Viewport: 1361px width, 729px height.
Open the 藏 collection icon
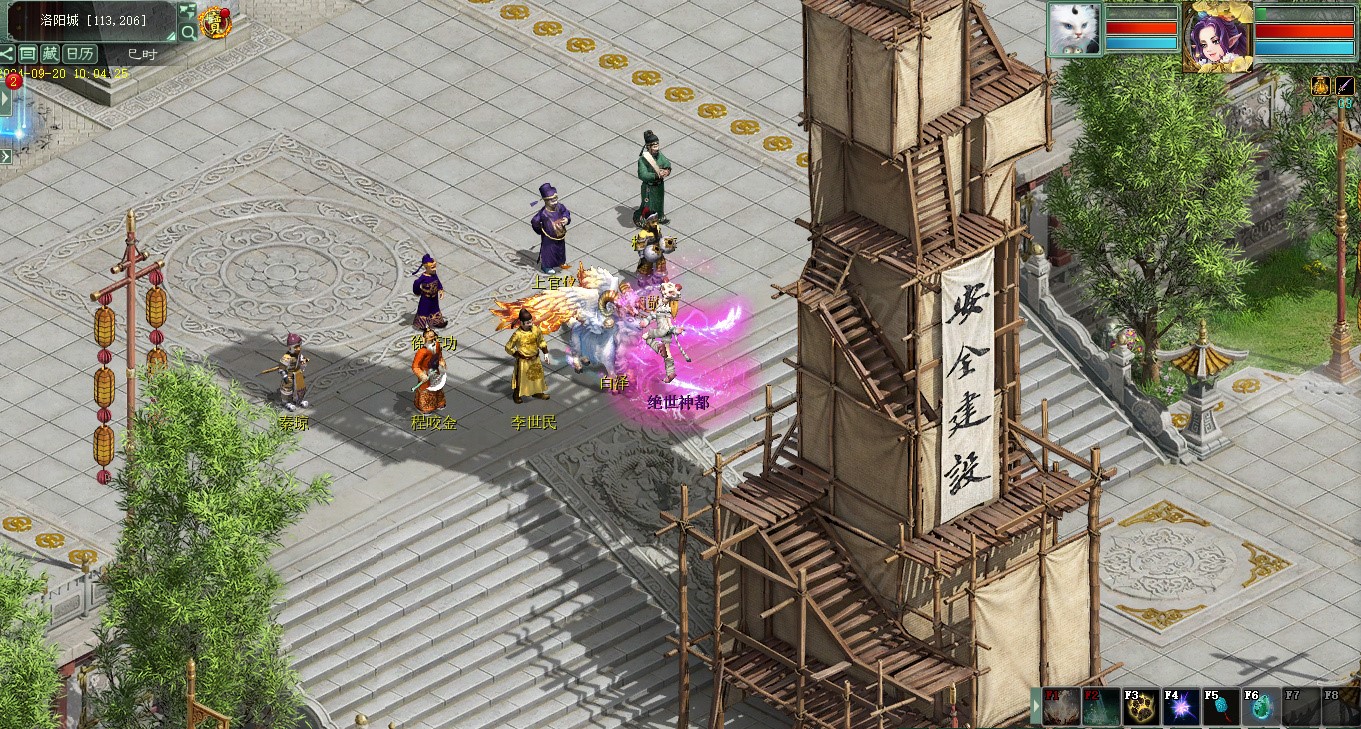pyautogui.click(x=49, y=54)
